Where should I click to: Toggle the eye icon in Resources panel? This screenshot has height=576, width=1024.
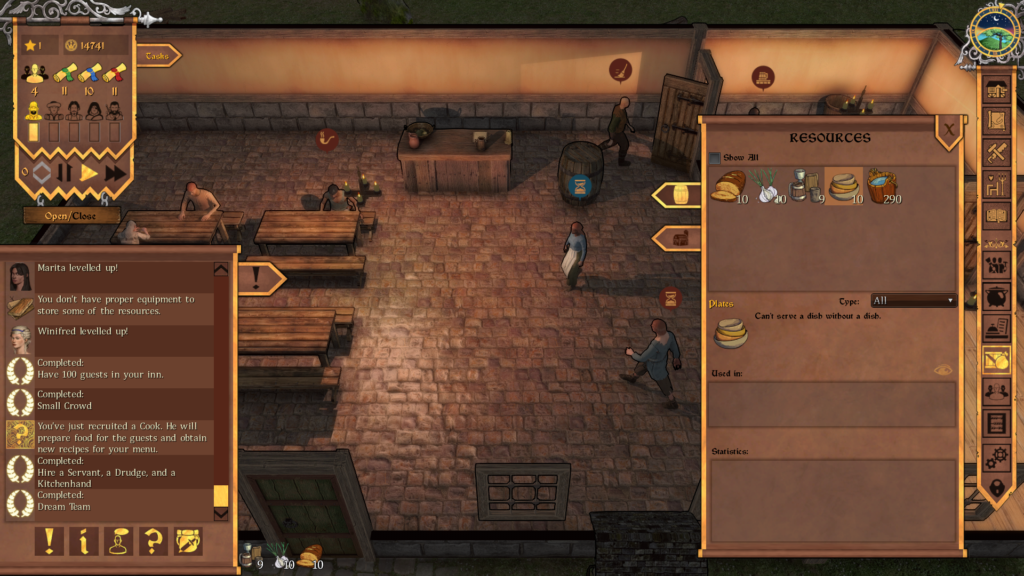[x=942, y=370]
